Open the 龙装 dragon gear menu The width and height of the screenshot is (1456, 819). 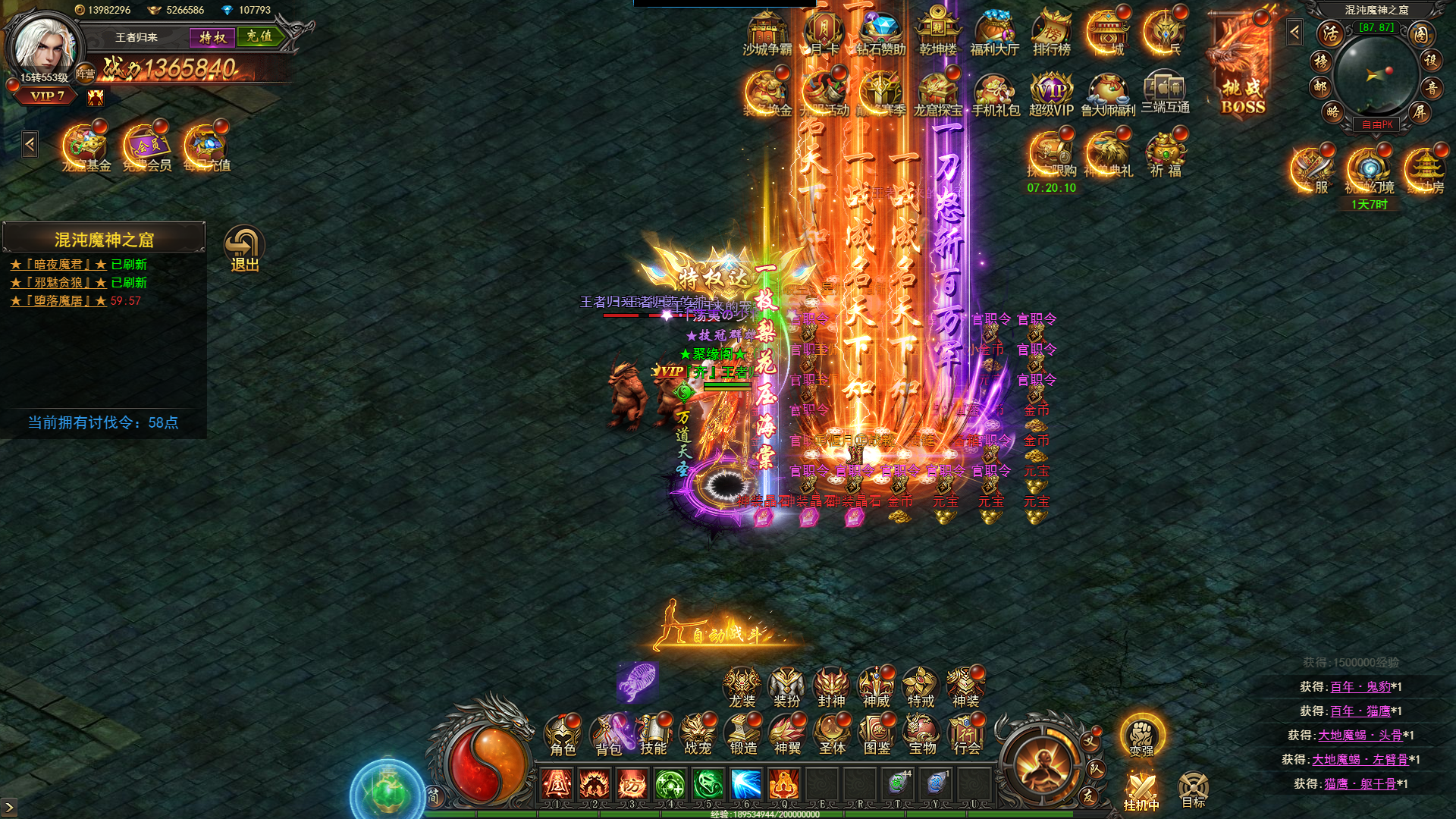[742, 688]
